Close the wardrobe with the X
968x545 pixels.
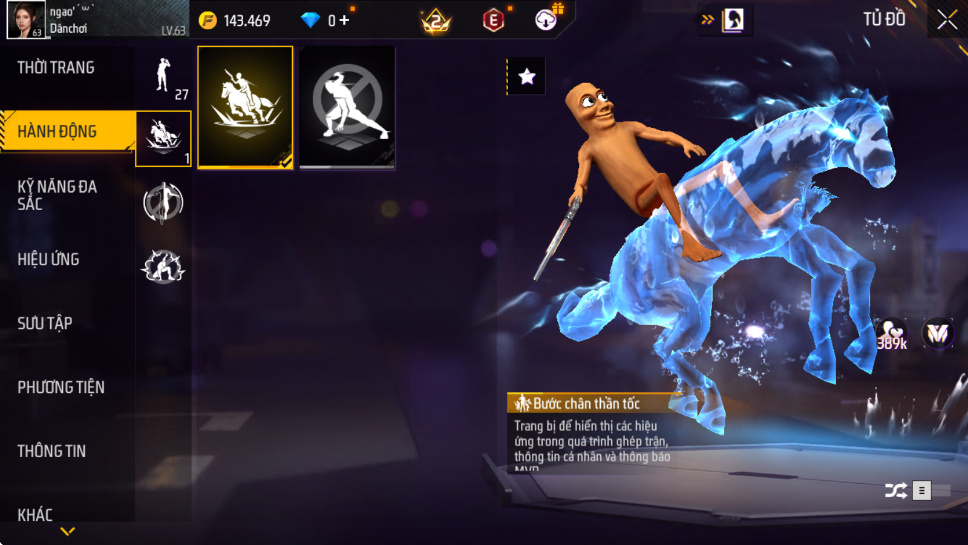tap(946, 20)
